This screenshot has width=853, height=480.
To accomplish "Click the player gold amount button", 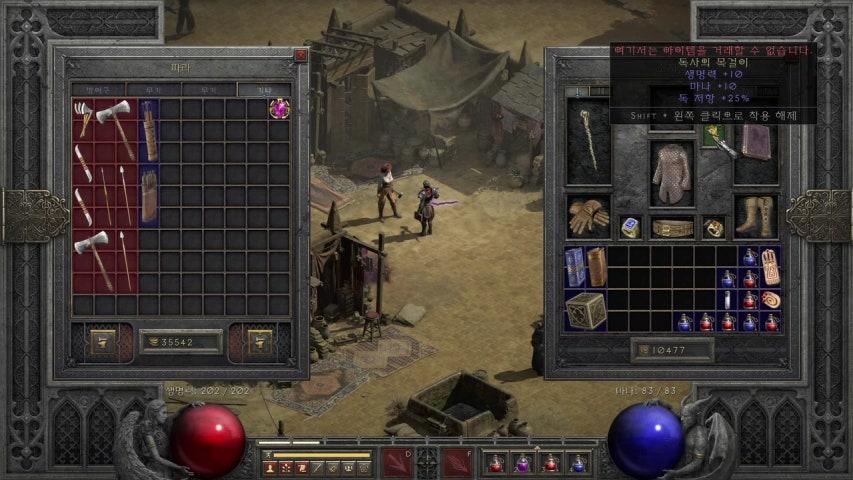I will coord(672,349).
